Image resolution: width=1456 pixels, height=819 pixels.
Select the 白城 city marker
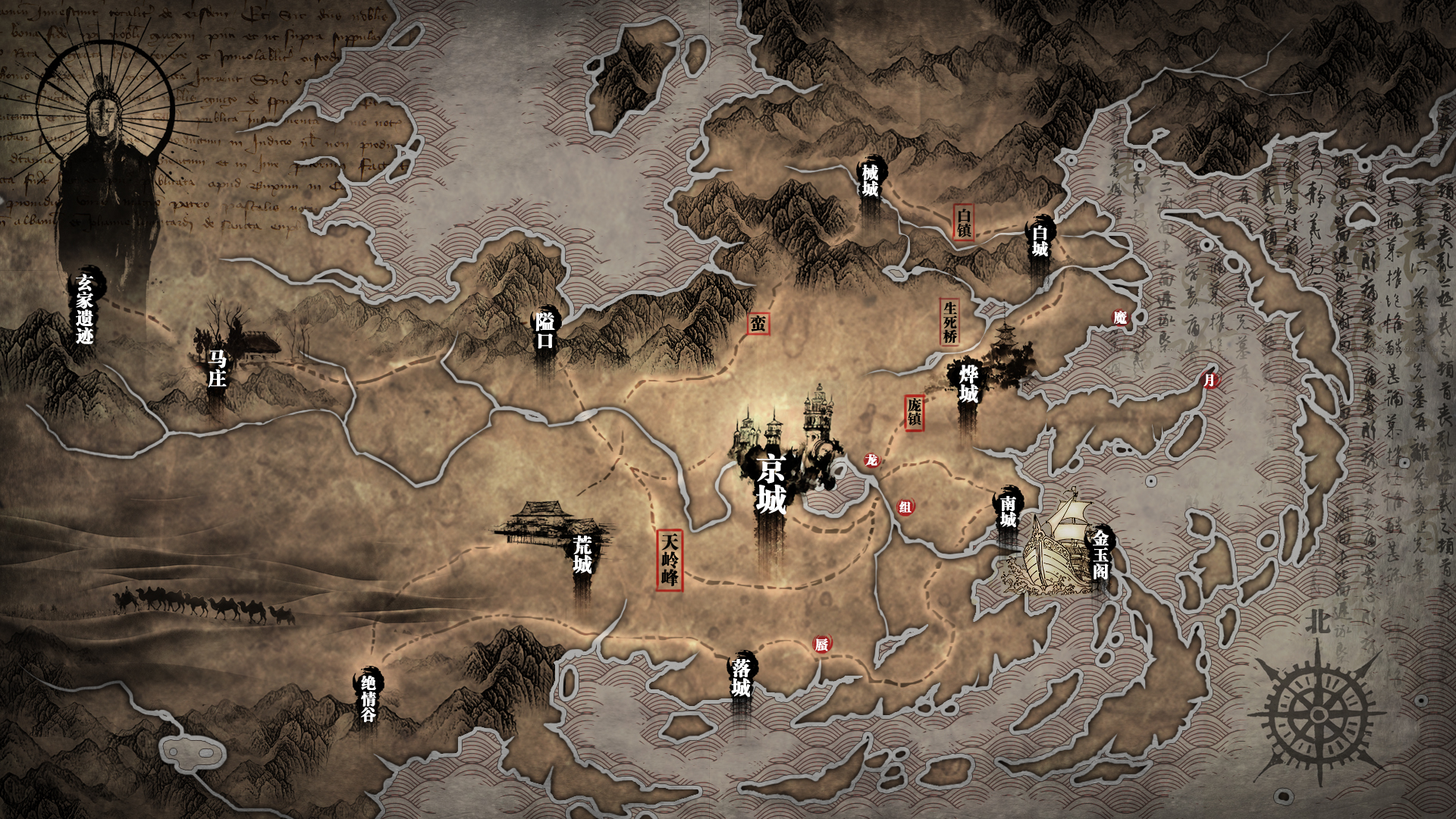click(x=1040, y=239)
